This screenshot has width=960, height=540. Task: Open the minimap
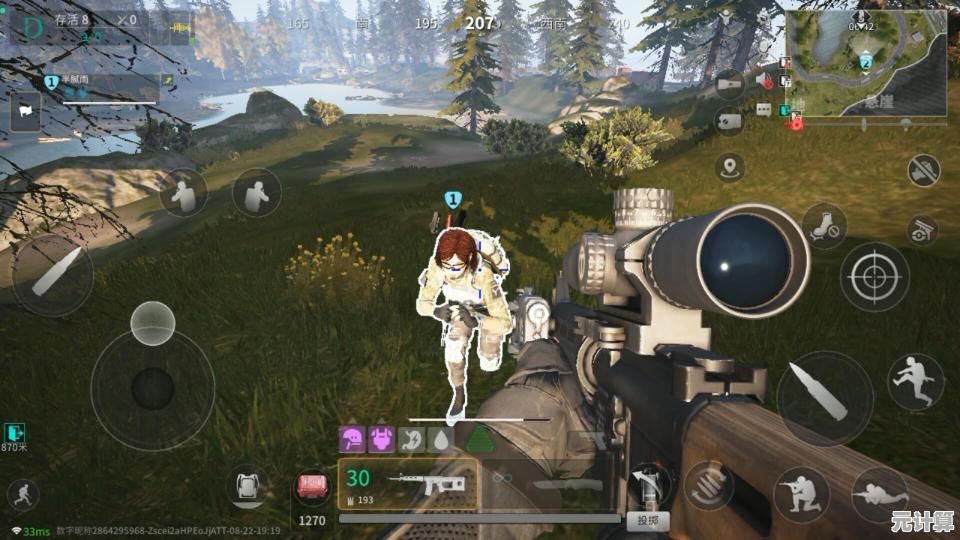[x=866, y=62]
